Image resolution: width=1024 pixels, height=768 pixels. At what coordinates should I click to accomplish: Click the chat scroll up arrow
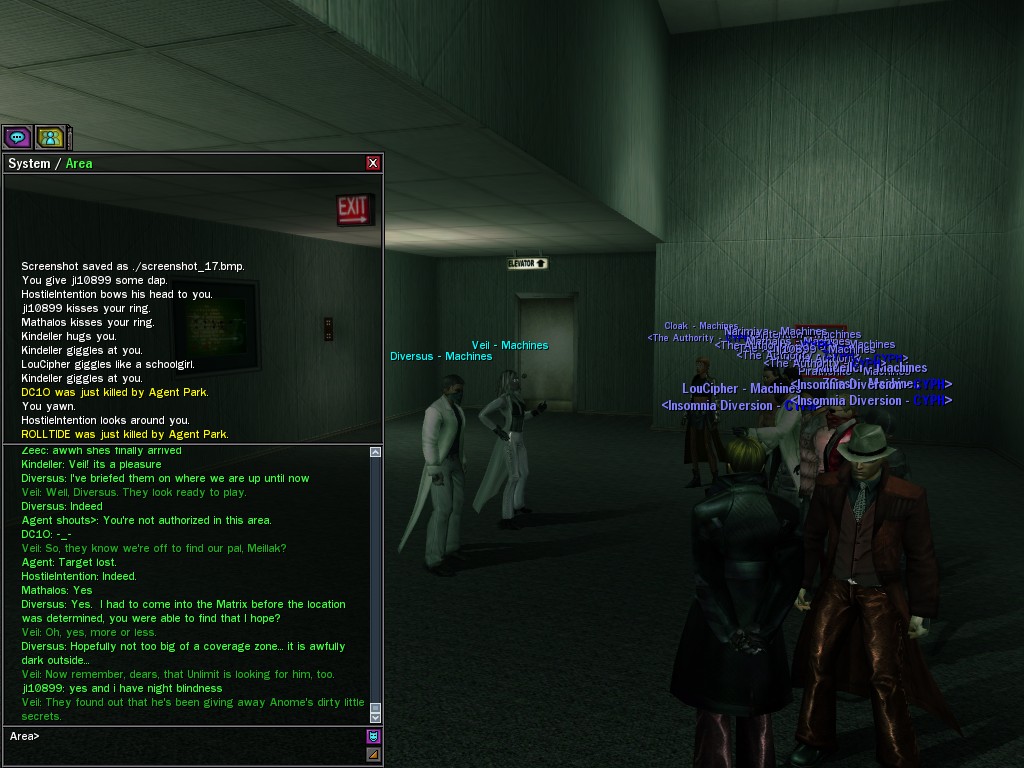pyautogui.click(x=375, y=453)
